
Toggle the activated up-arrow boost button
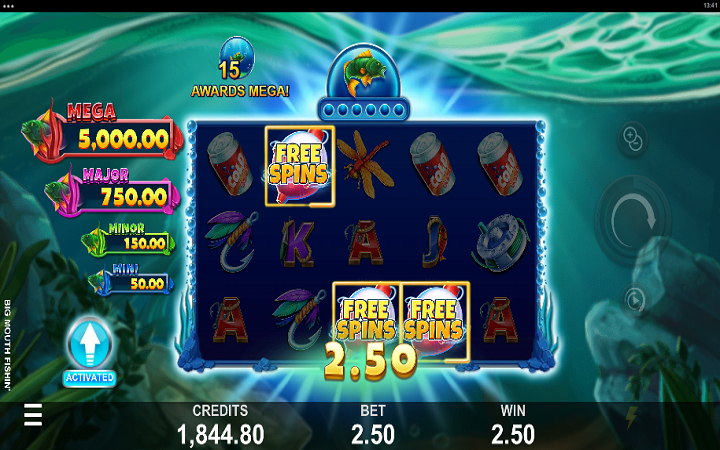(x=89, y=347)
